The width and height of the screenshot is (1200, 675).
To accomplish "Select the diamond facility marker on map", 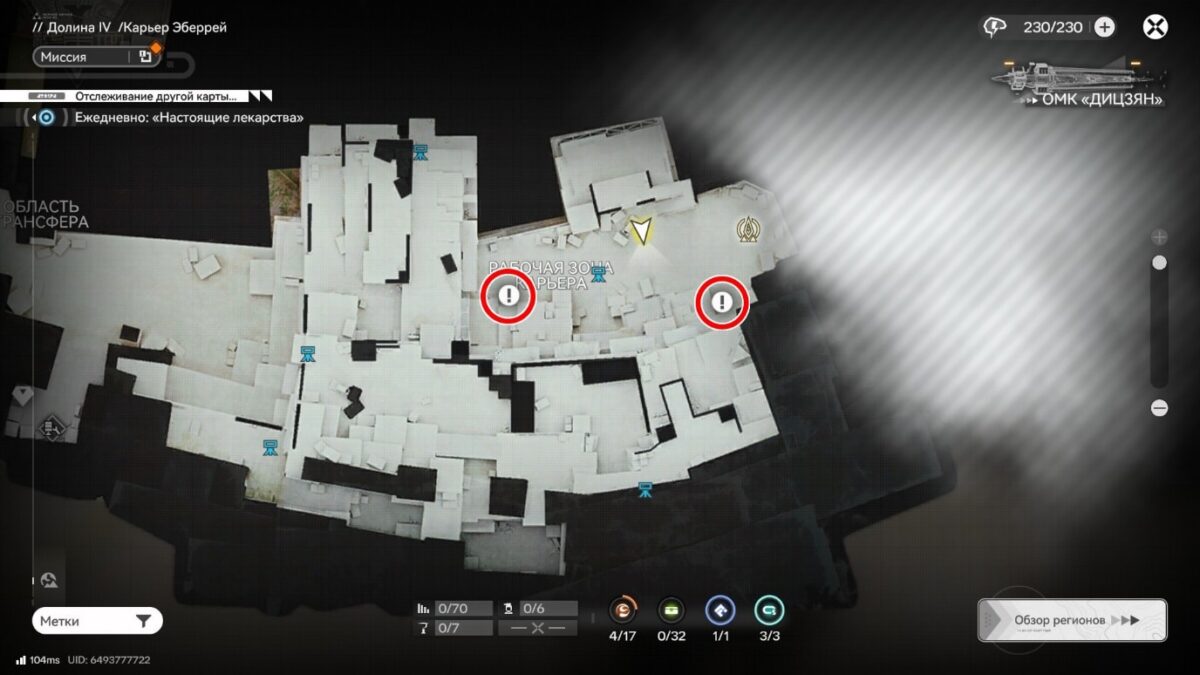I will [x=52, y=429].
